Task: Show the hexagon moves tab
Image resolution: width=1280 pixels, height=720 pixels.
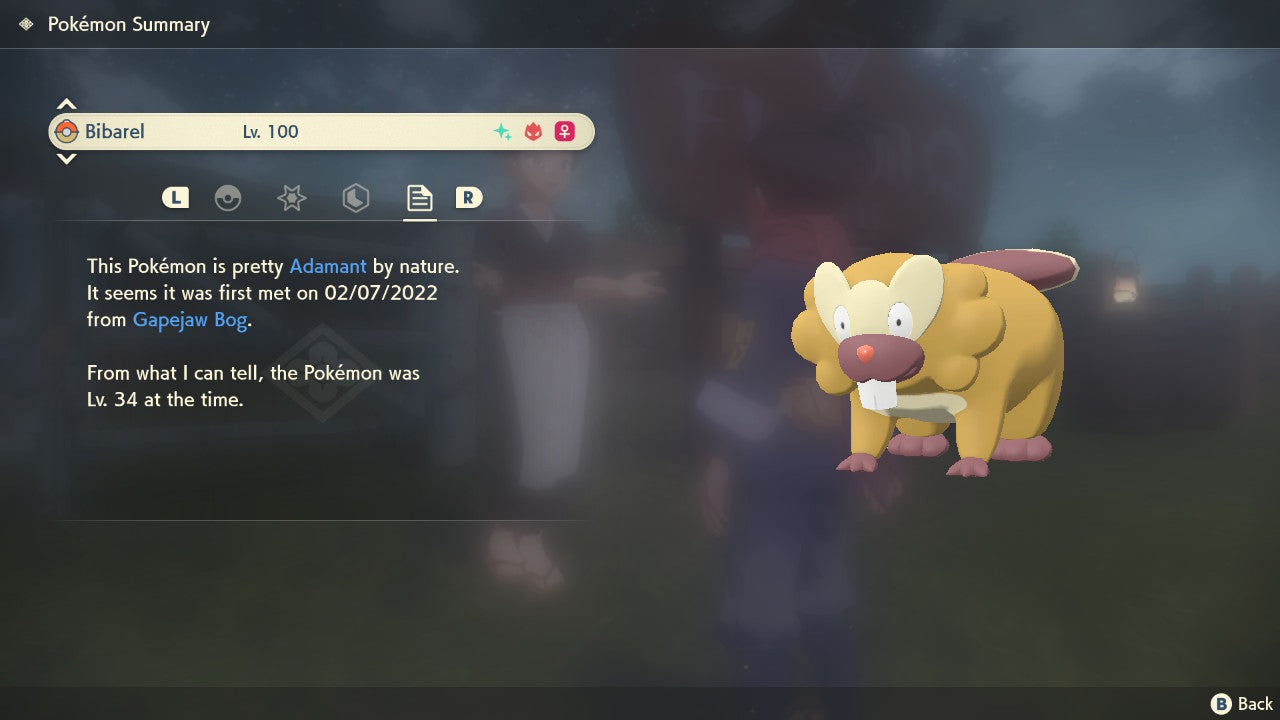Action: point(355,198)
